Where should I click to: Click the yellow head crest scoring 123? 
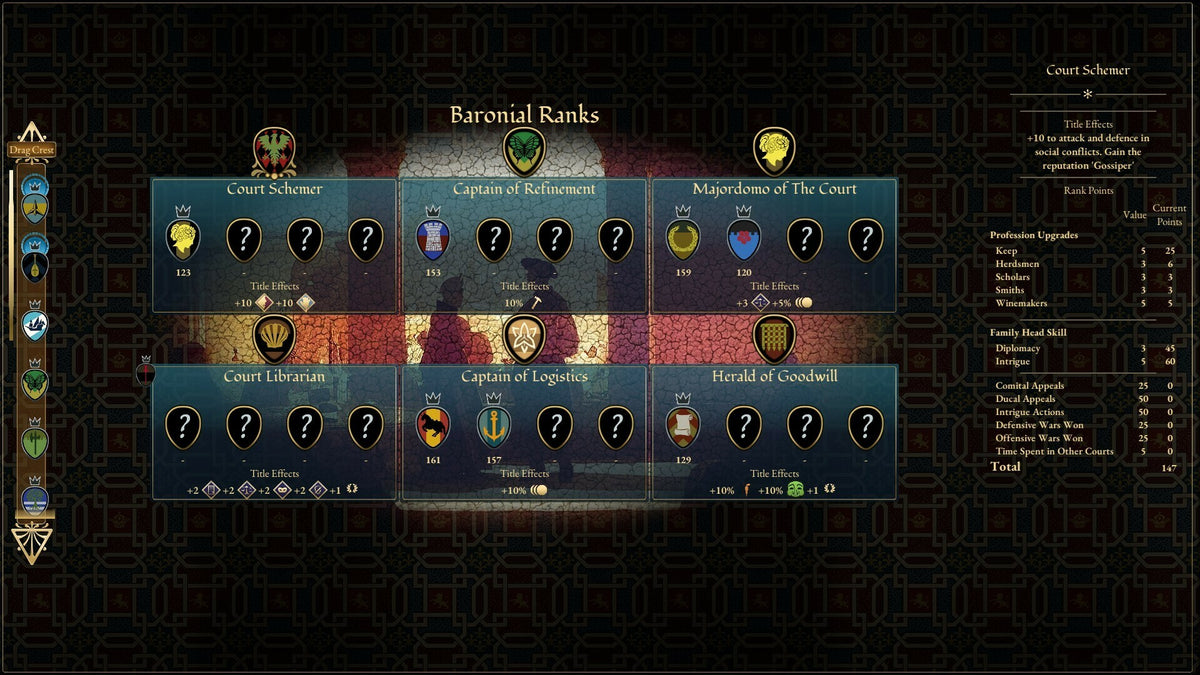[183, 240]
